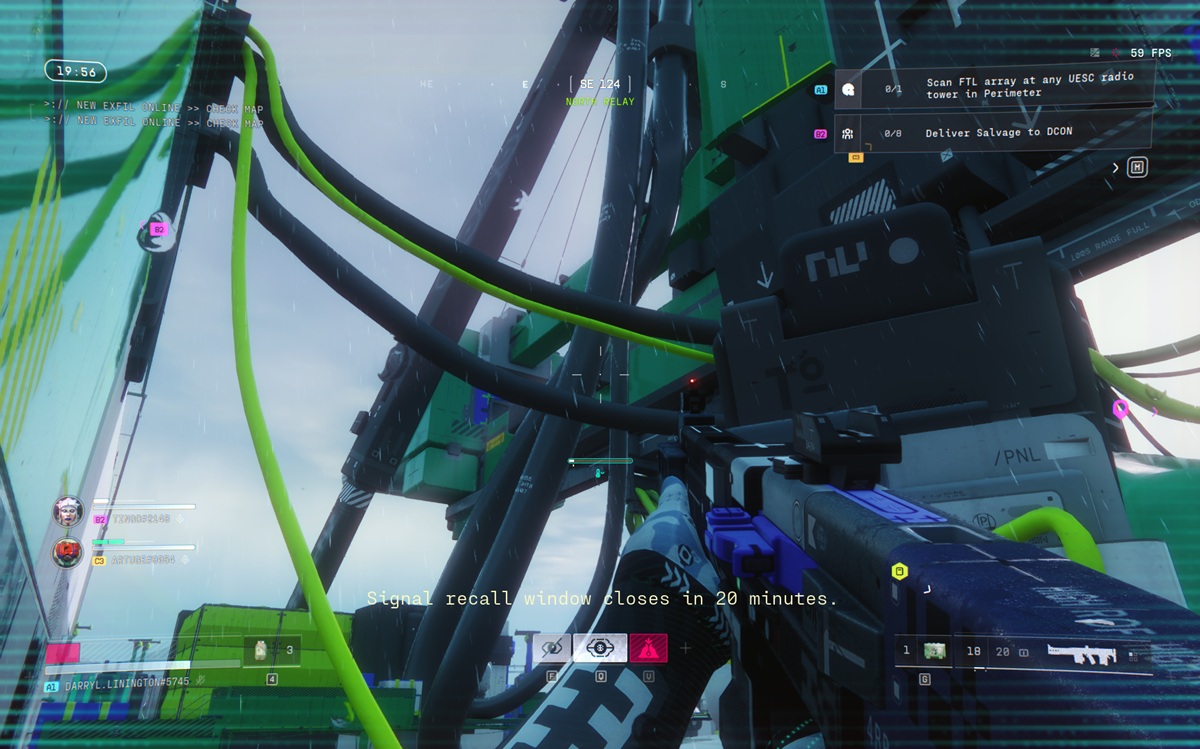The height and width of the screenshot is (749, 1200).
Task: Click the compass heading bar
Action: point(599,85)
